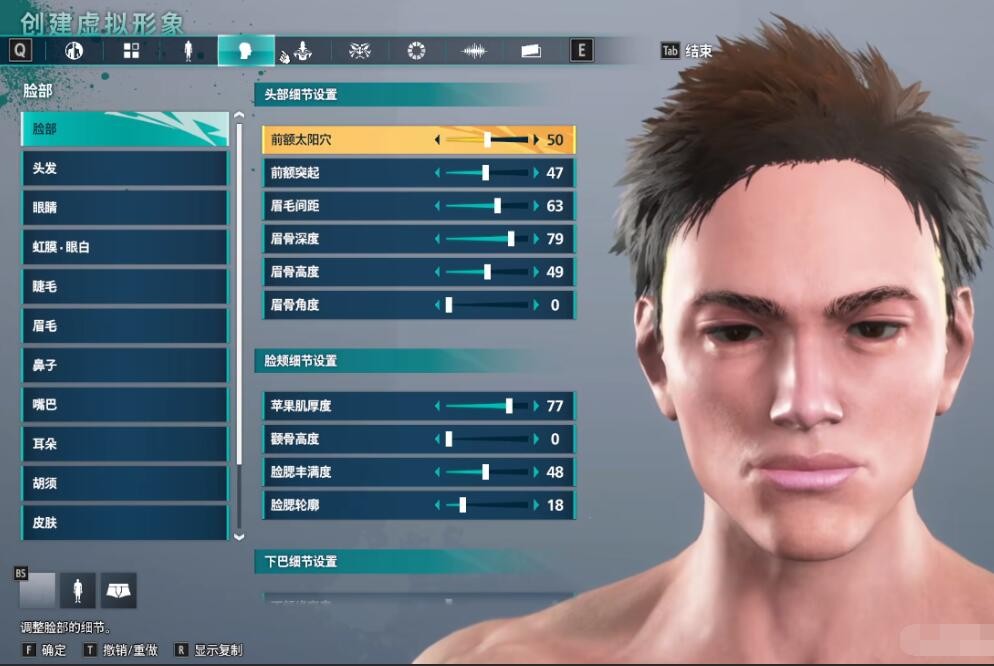
Task: Choose the 鼻子 (nose) category
Action: tap(124, 365)
